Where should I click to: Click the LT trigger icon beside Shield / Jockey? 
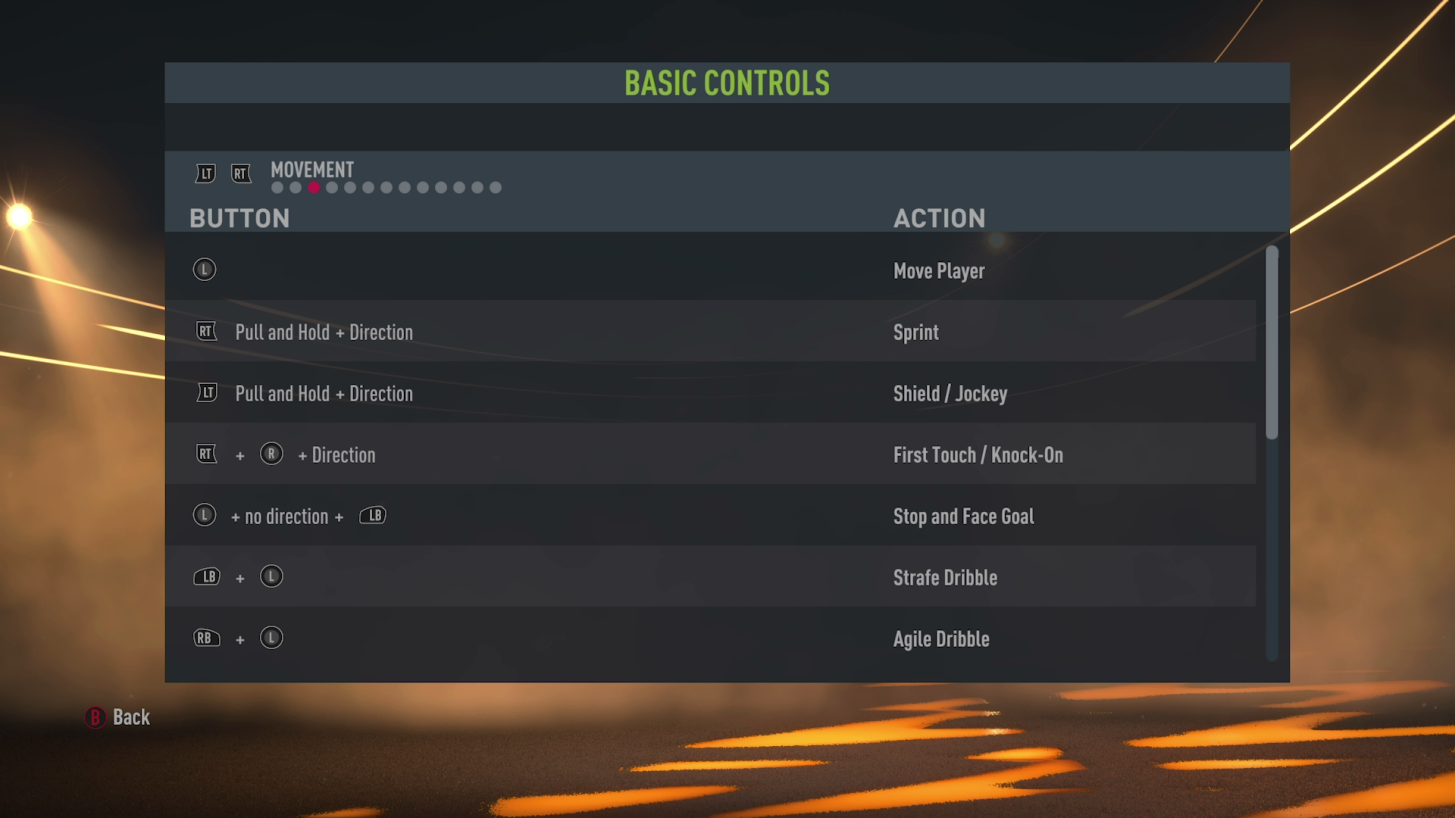point(207,393)
